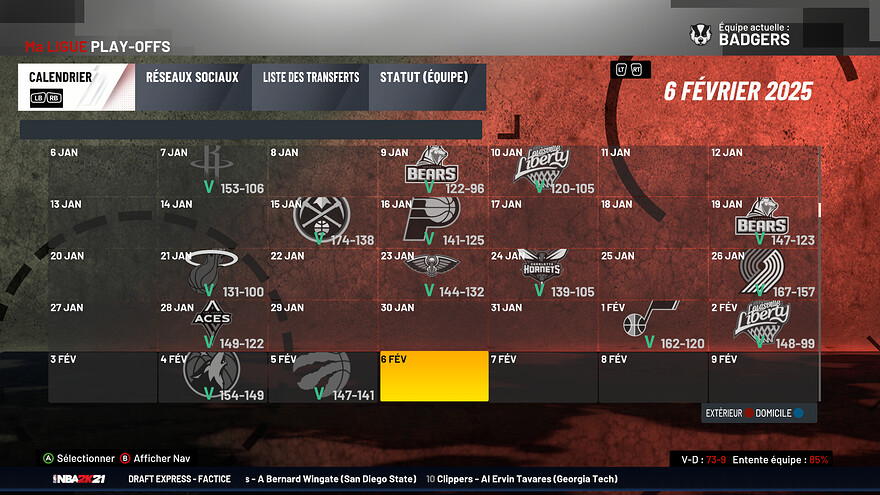Switch to the Calendrier tab
Viewport: 880px width, 495px height.
[75, 87]
